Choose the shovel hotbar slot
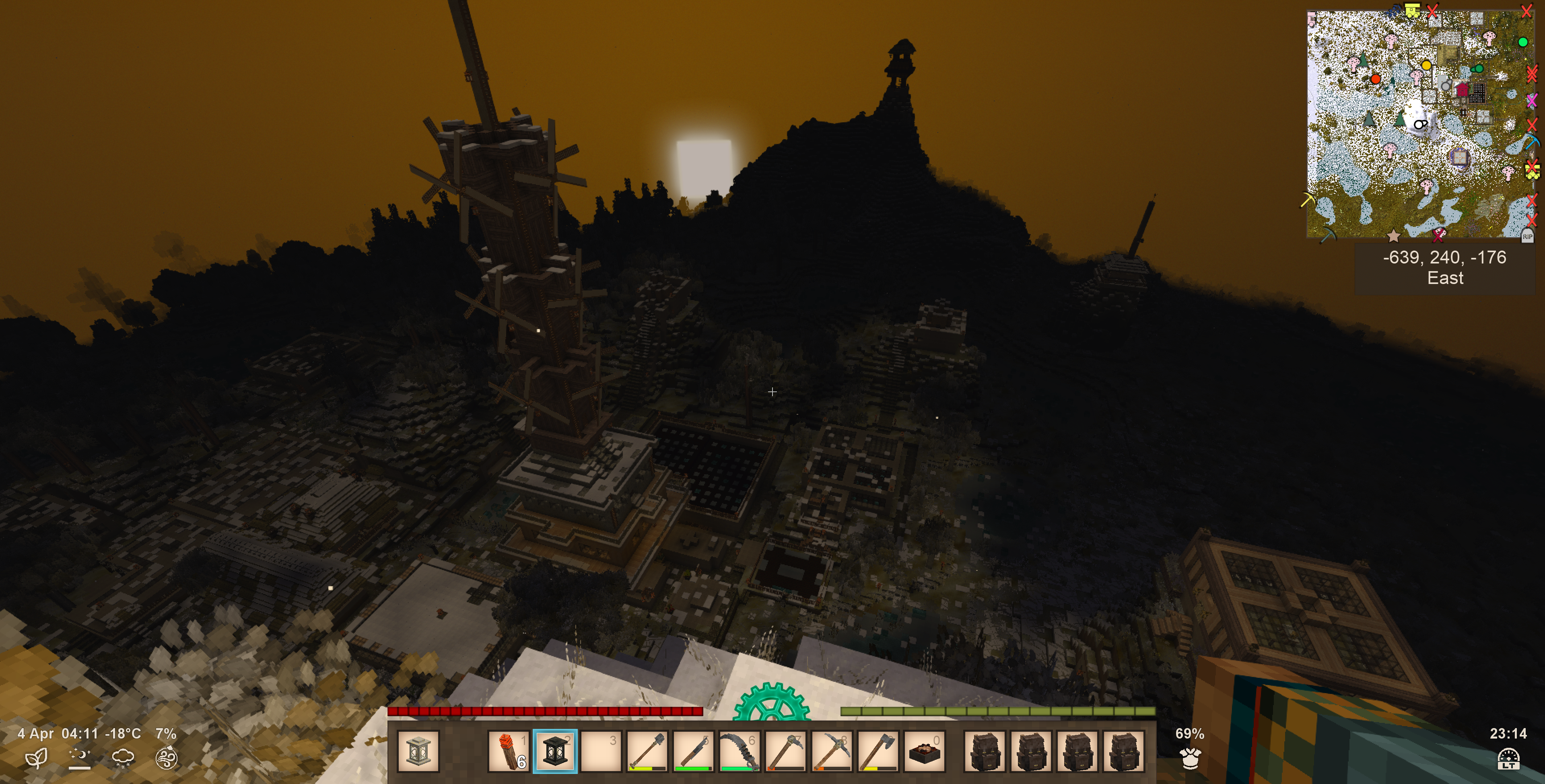 647,751
